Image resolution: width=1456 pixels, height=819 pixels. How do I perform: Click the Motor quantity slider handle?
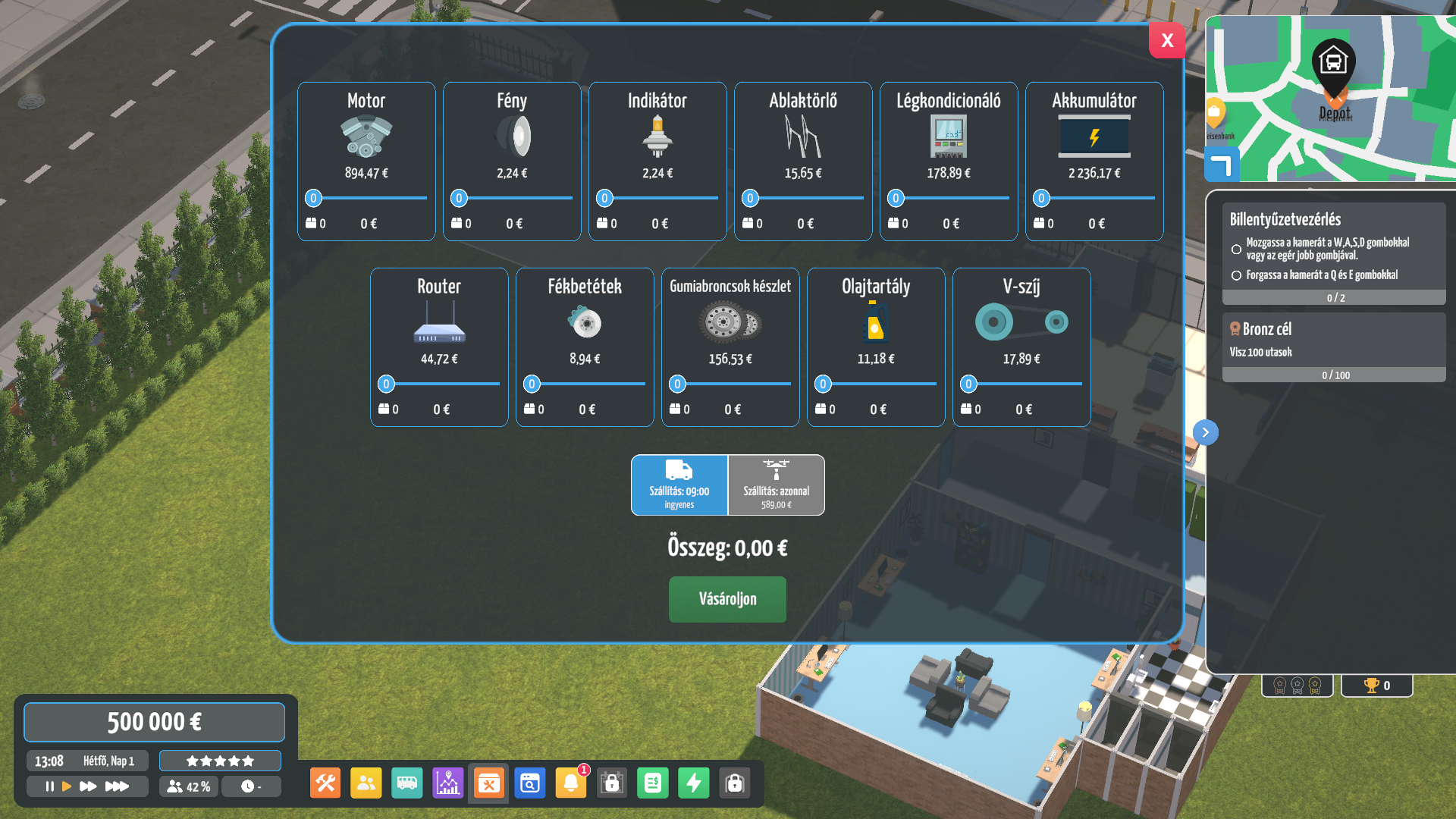point(313,199)
